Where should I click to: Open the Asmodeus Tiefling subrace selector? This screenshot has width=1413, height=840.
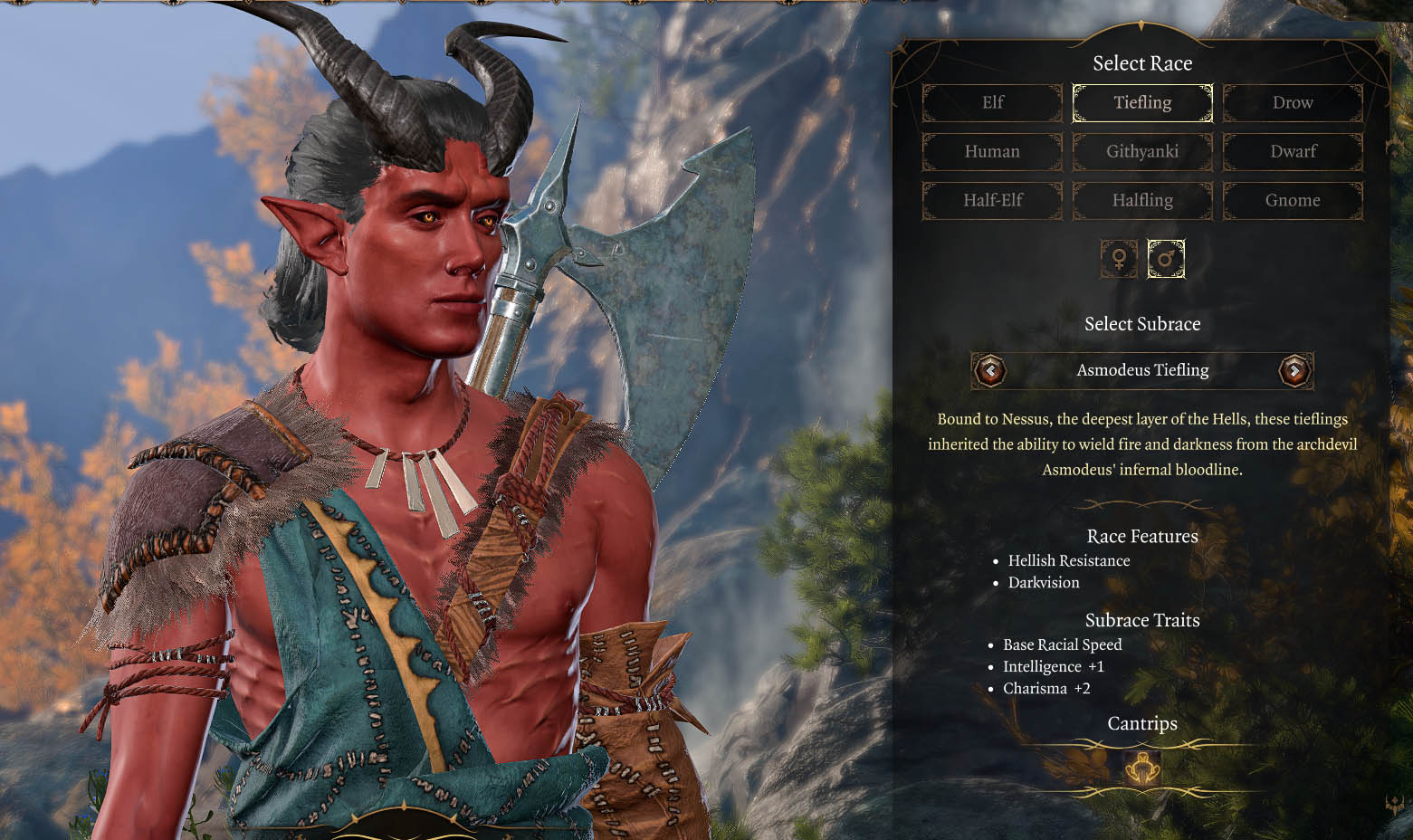tap(1142, 370)
